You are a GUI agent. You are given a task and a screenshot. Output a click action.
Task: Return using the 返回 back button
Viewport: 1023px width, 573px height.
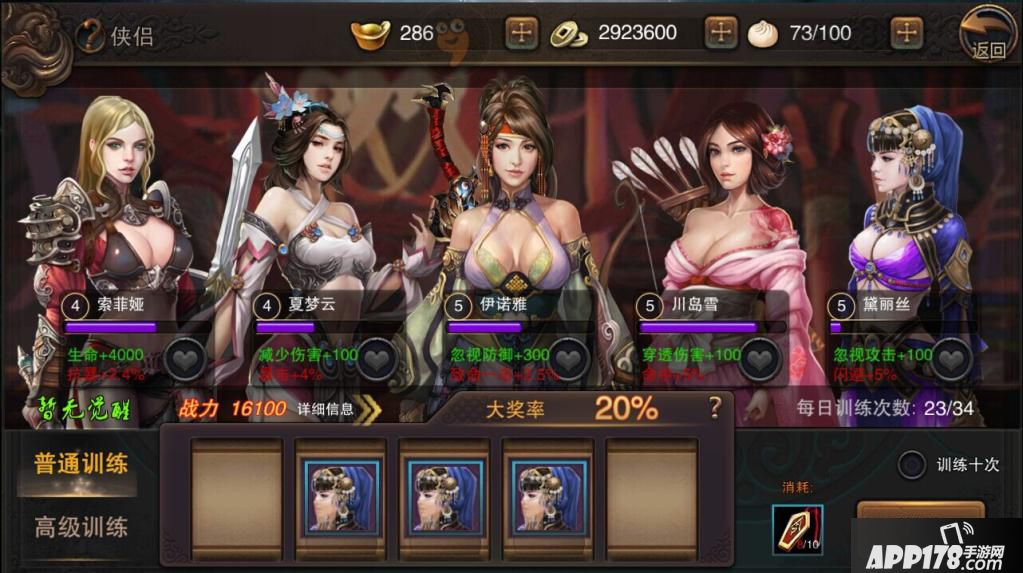(987, 35)
